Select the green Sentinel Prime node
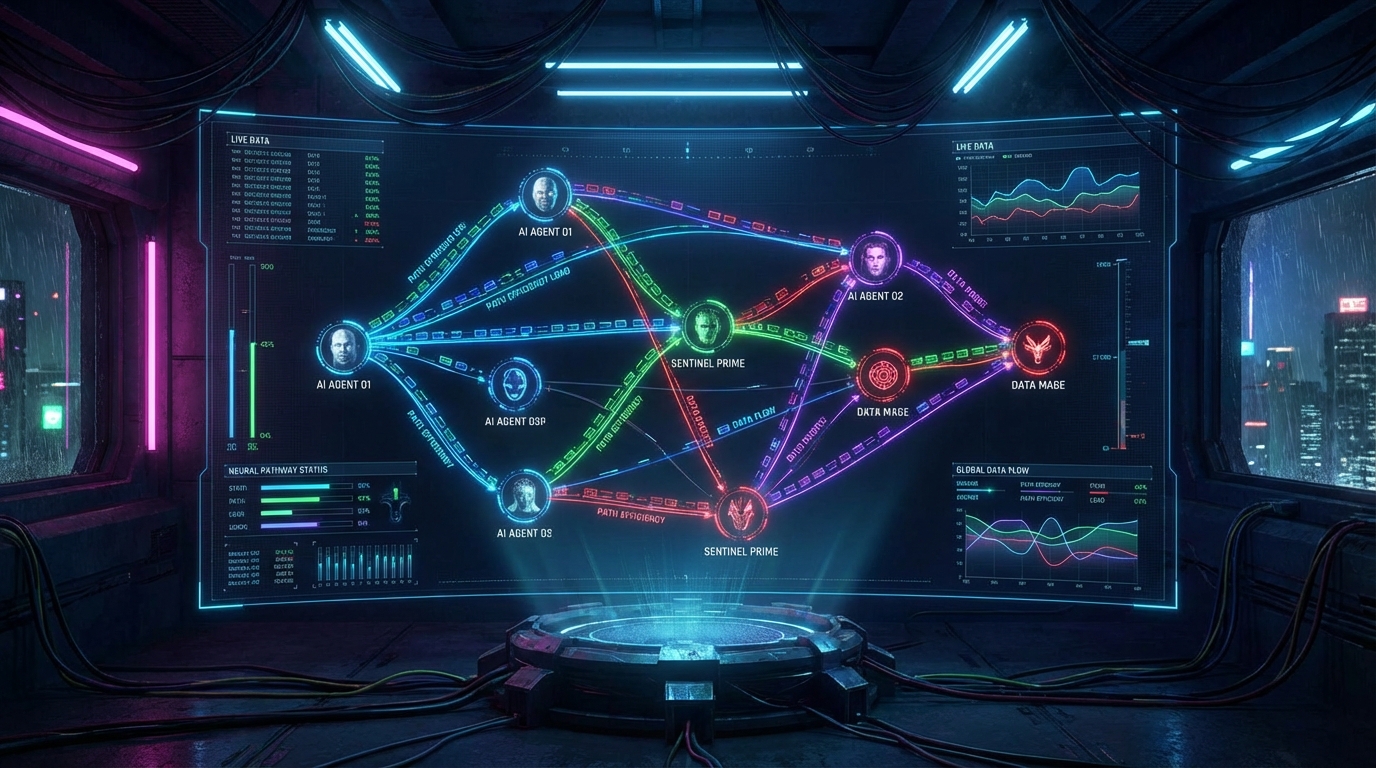 (709, 326)
